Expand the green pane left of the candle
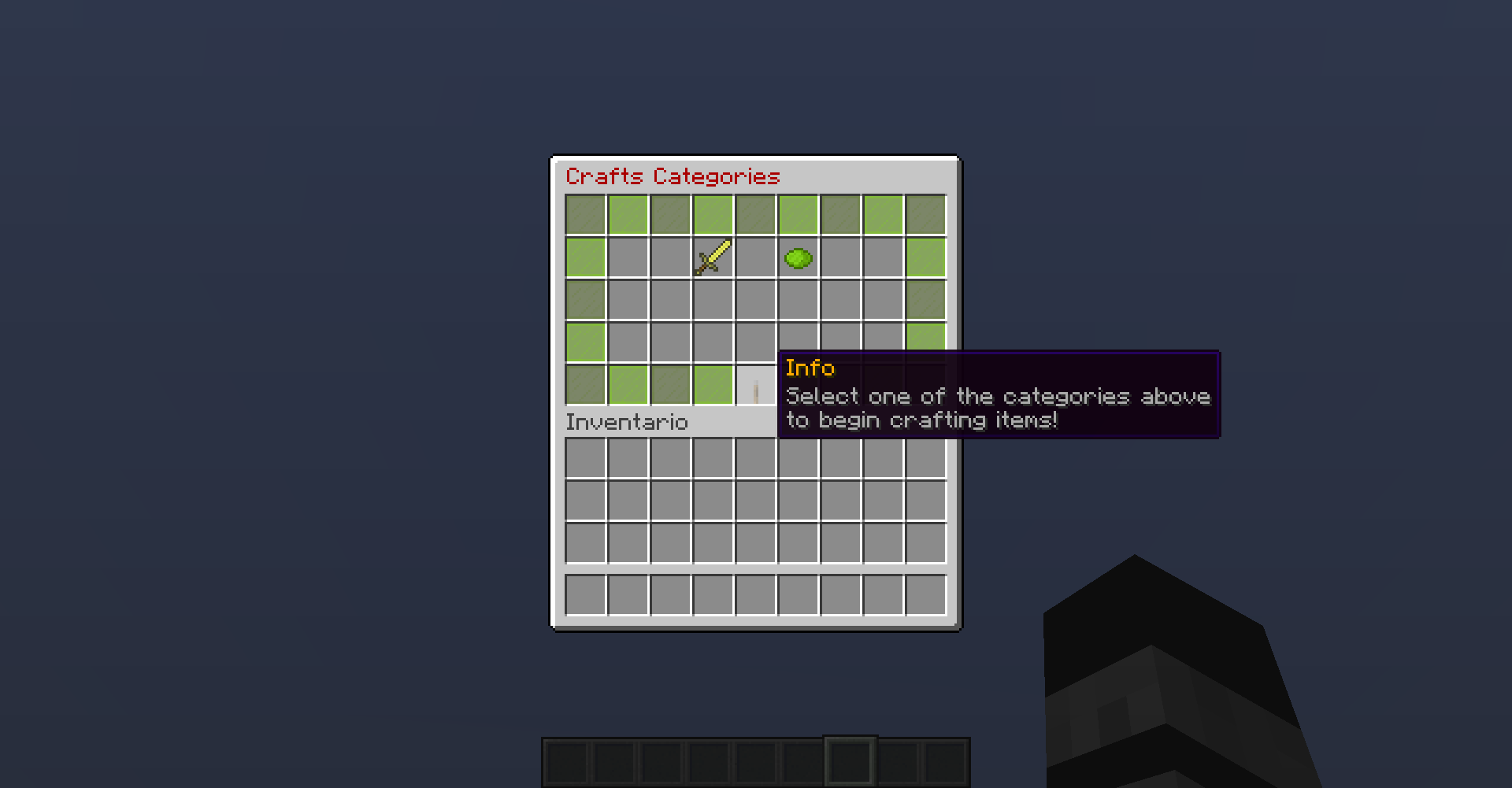Image resolution: width=1512 pixels, height=788 pixels. tap(713, 385)
